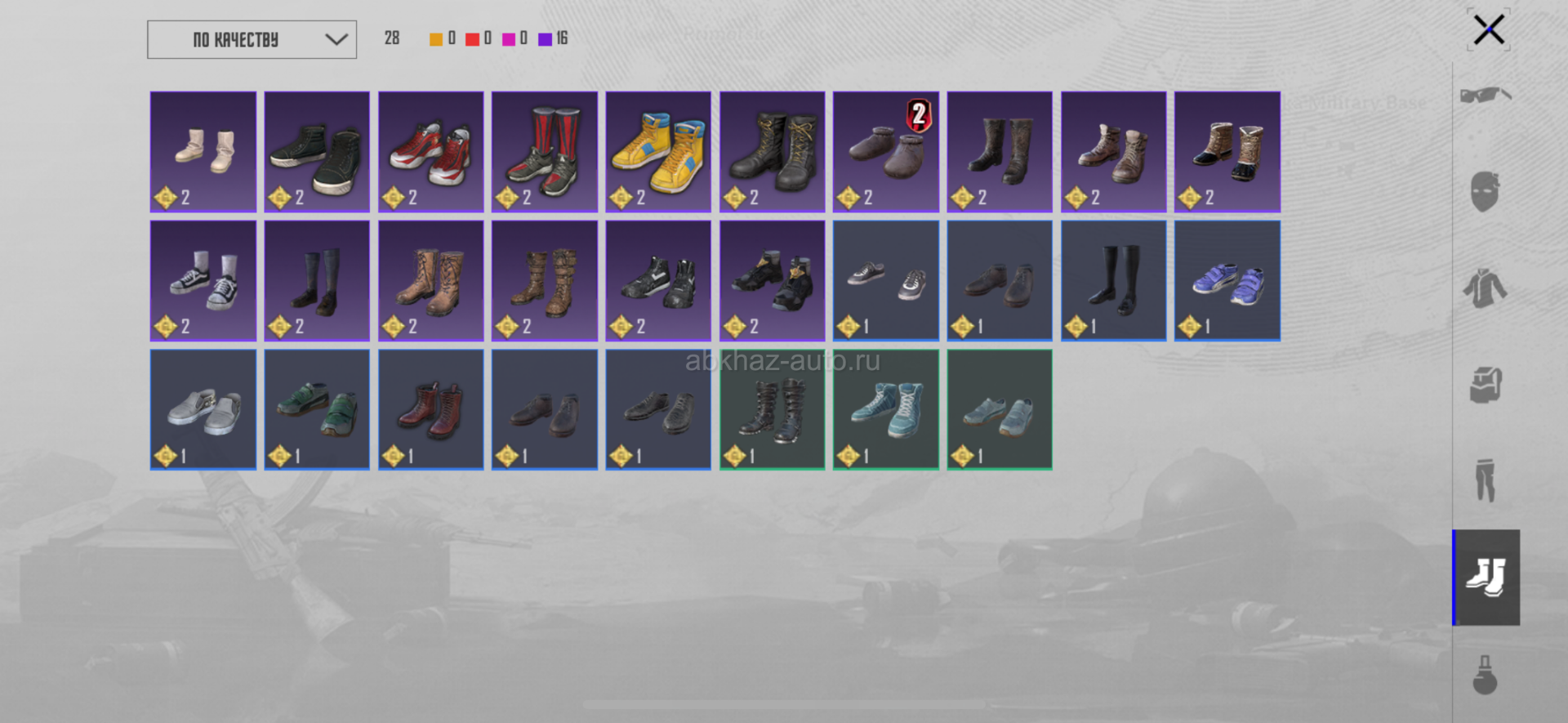
Task: Switch to the pants category tab
Action: [1486, 480]
